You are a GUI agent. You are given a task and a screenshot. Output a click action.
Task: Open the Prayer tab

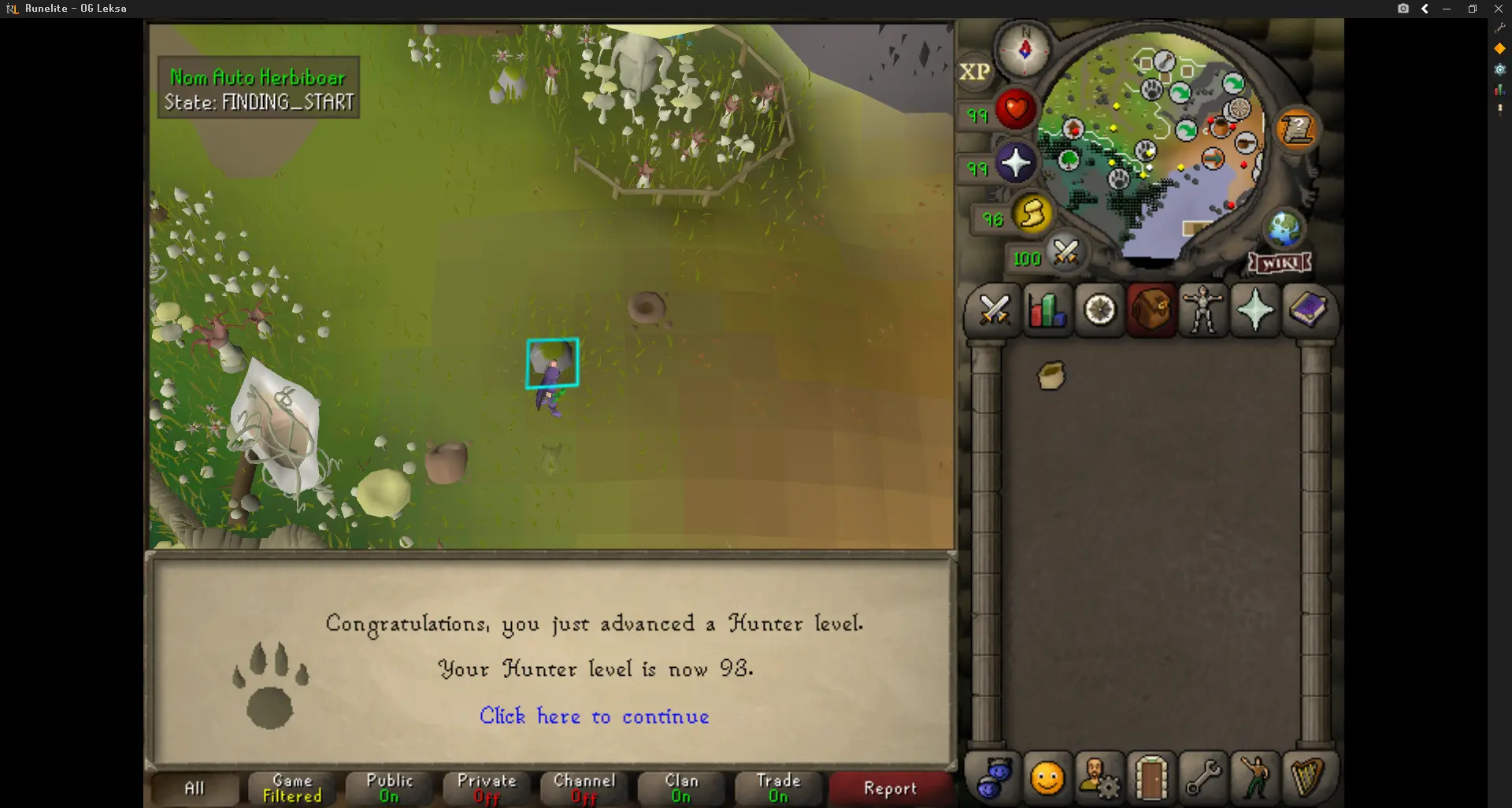point(1255,310)
